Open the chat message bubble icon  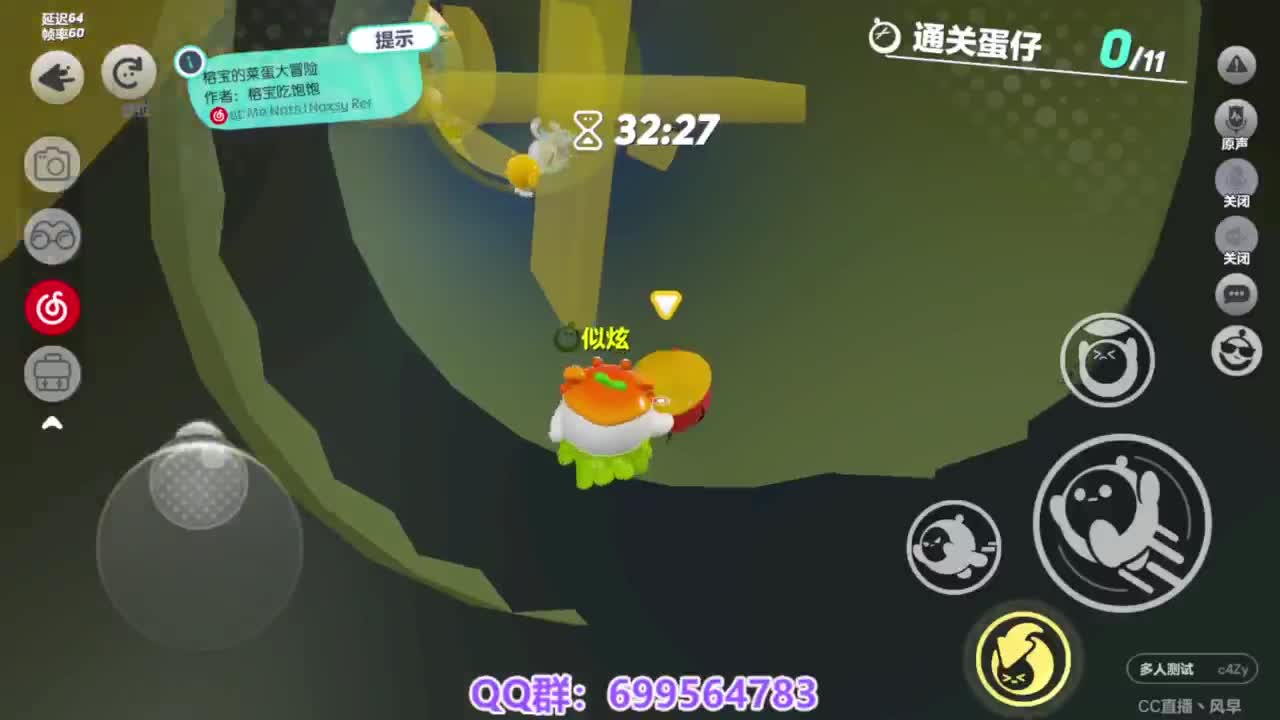(1235, 294)
